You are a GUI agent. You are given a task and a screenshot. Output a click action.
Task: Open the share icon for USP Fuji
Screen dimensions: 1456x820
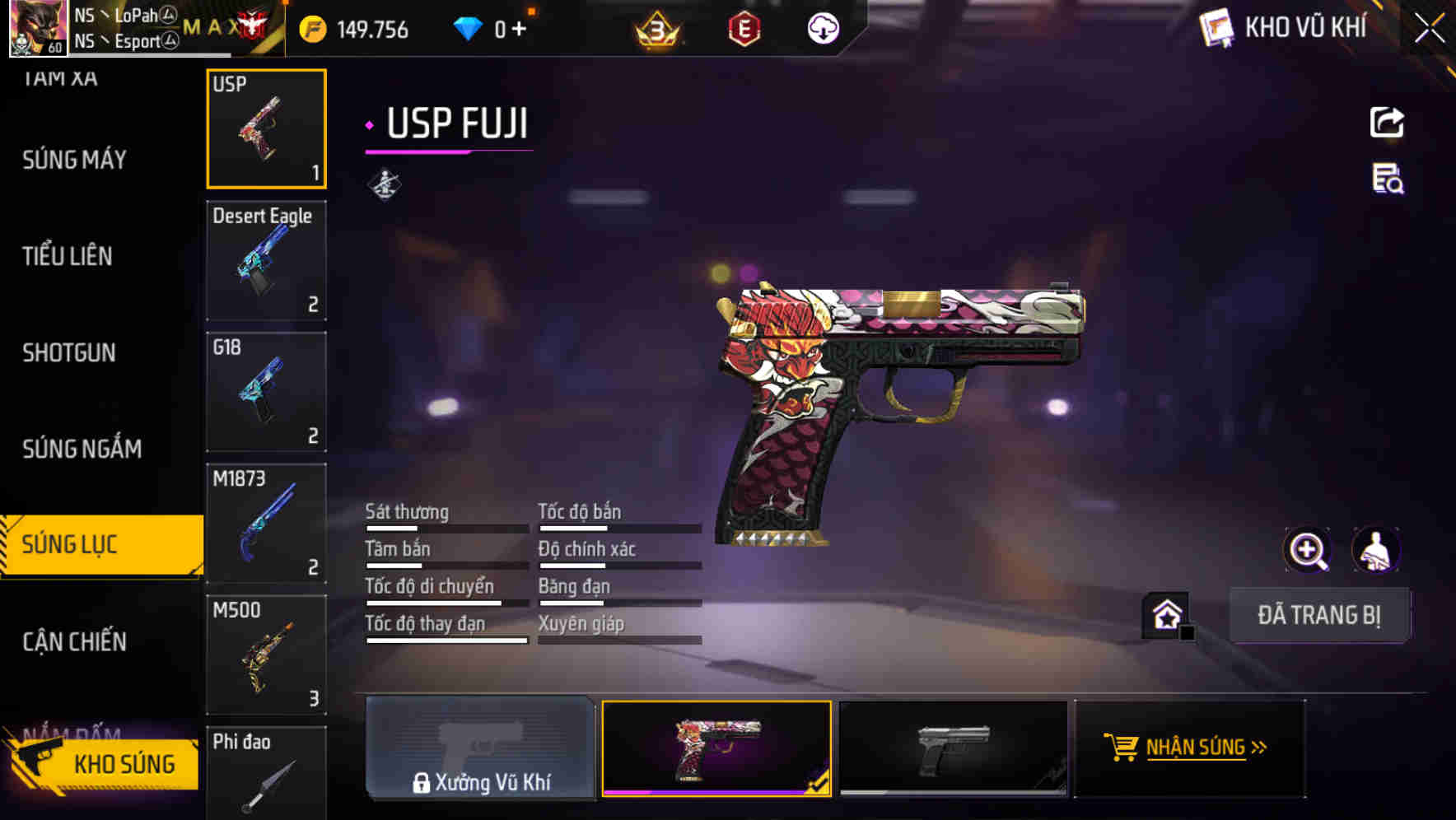(1388, 122)
